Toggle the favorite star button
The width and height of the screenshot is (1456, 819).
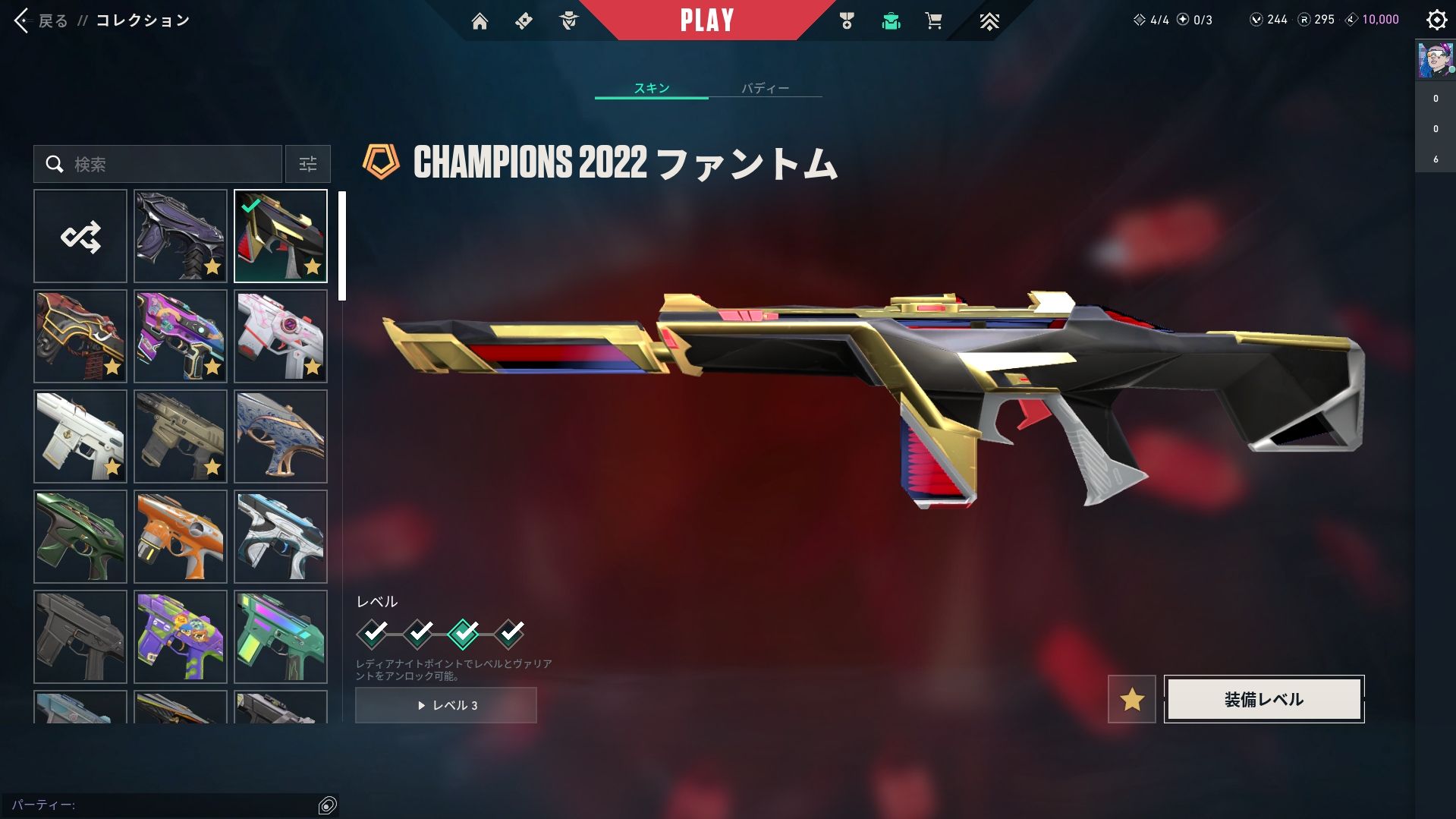pos(1131,699)
